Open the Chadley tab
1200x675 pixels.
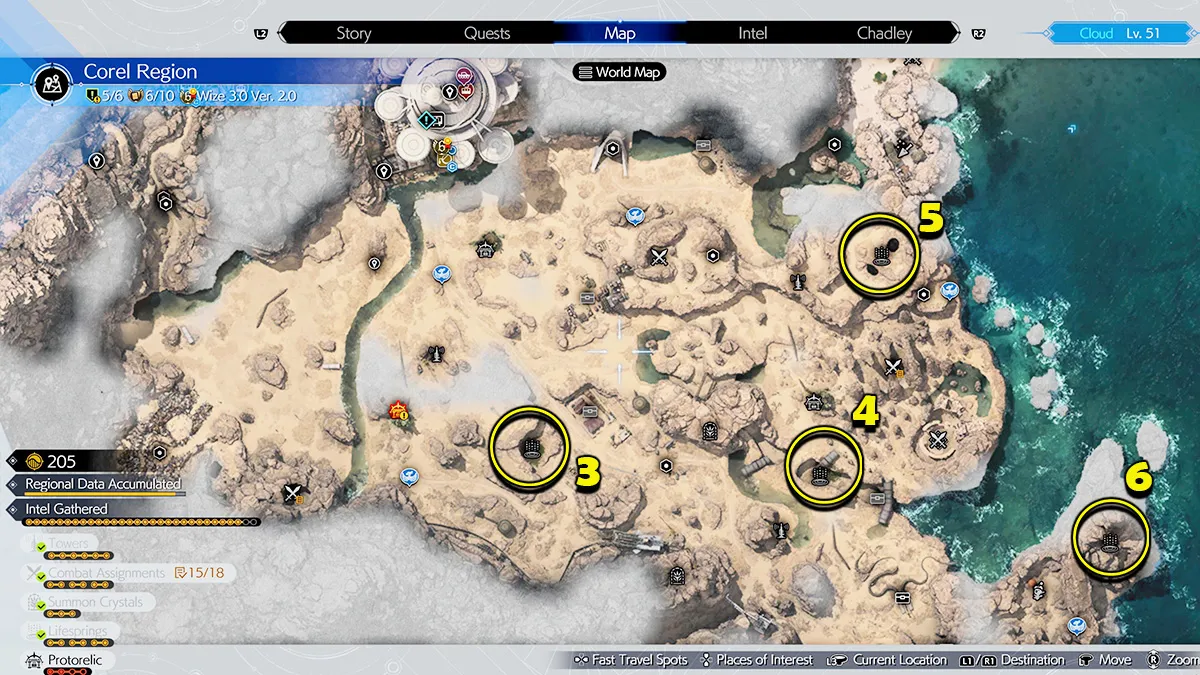pos(884,33)
